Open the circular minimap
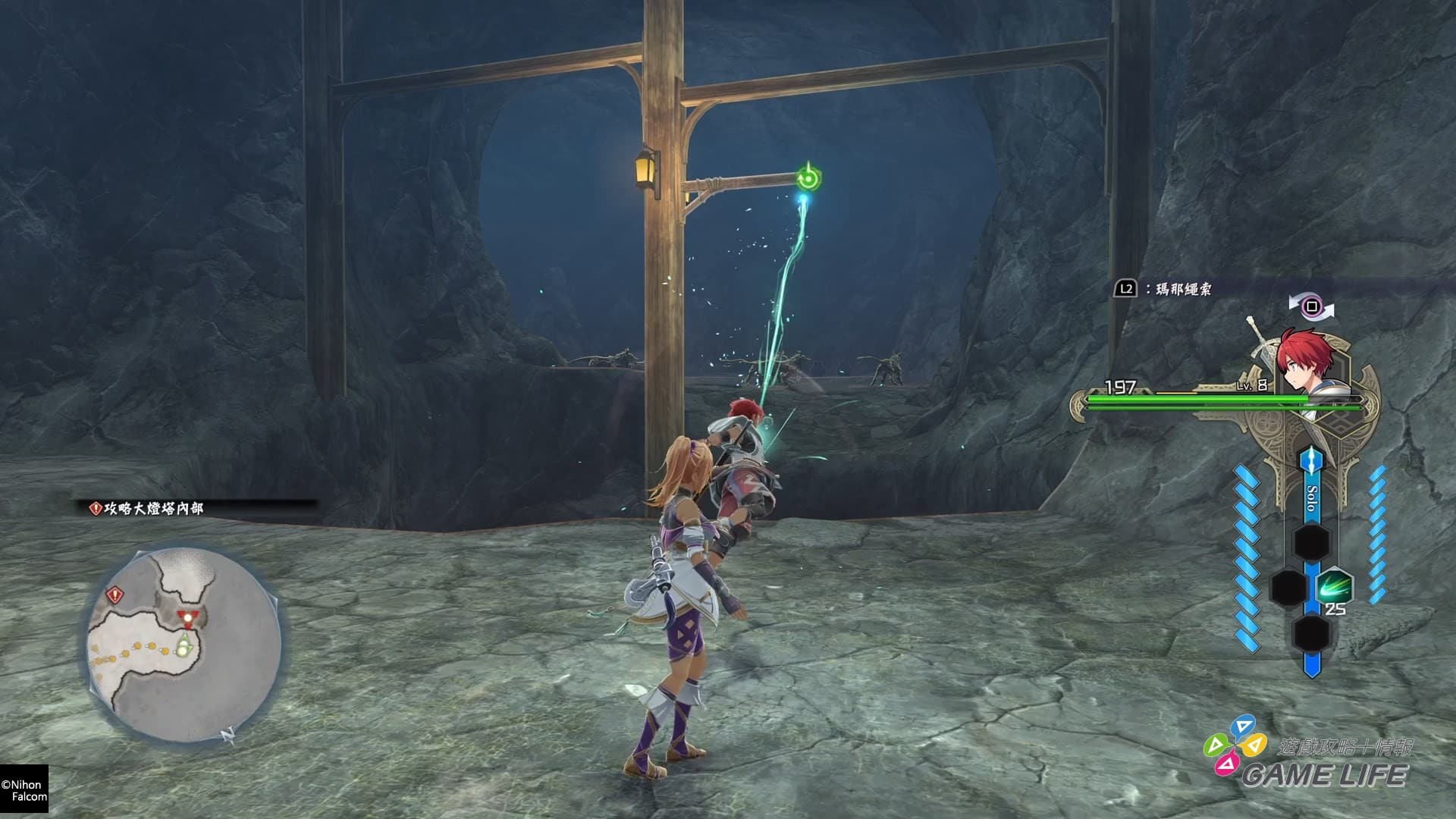 (184, 645)
